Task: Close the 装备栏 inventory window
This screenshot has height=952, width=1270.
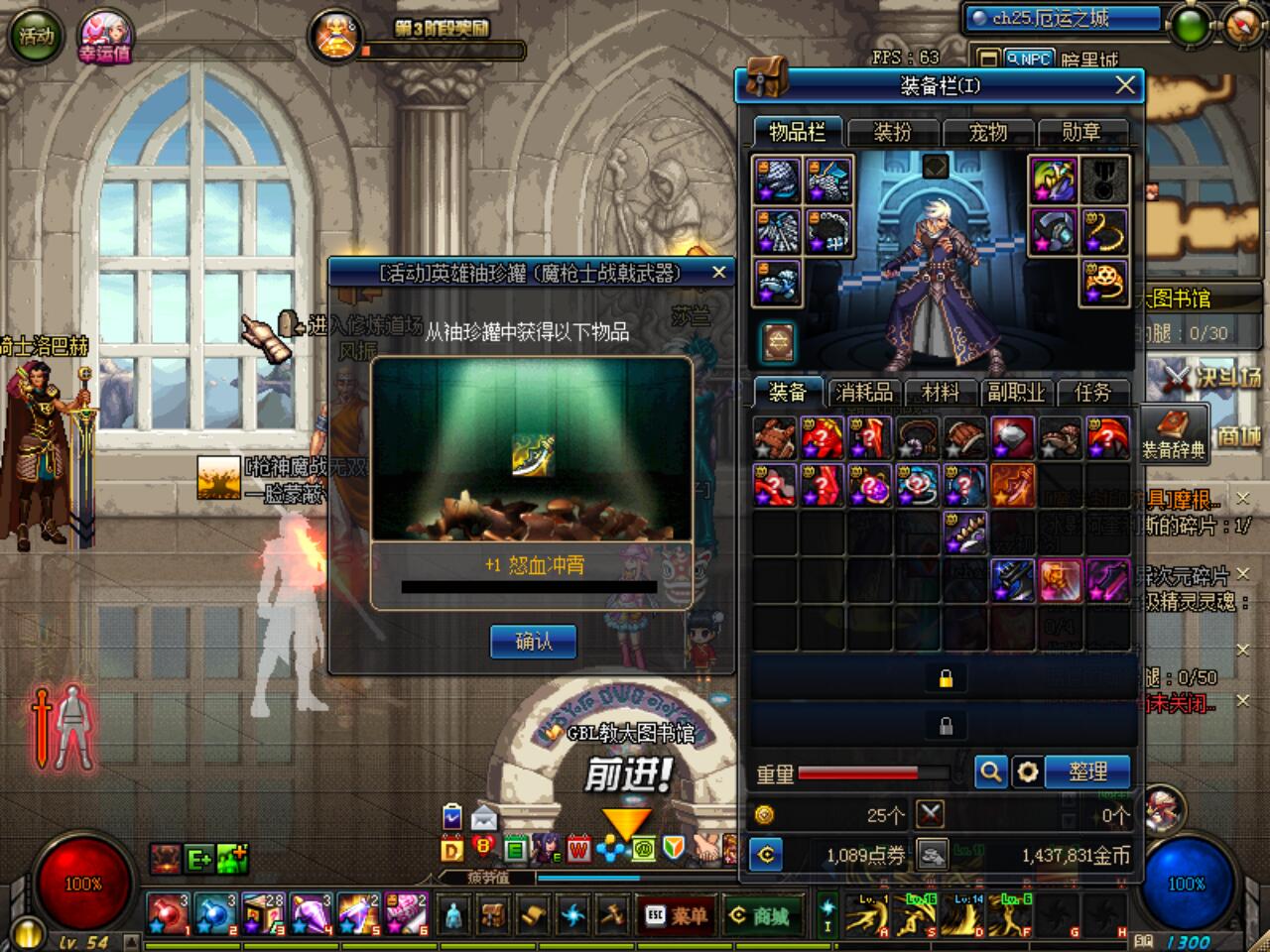Action: [1124, 86]
